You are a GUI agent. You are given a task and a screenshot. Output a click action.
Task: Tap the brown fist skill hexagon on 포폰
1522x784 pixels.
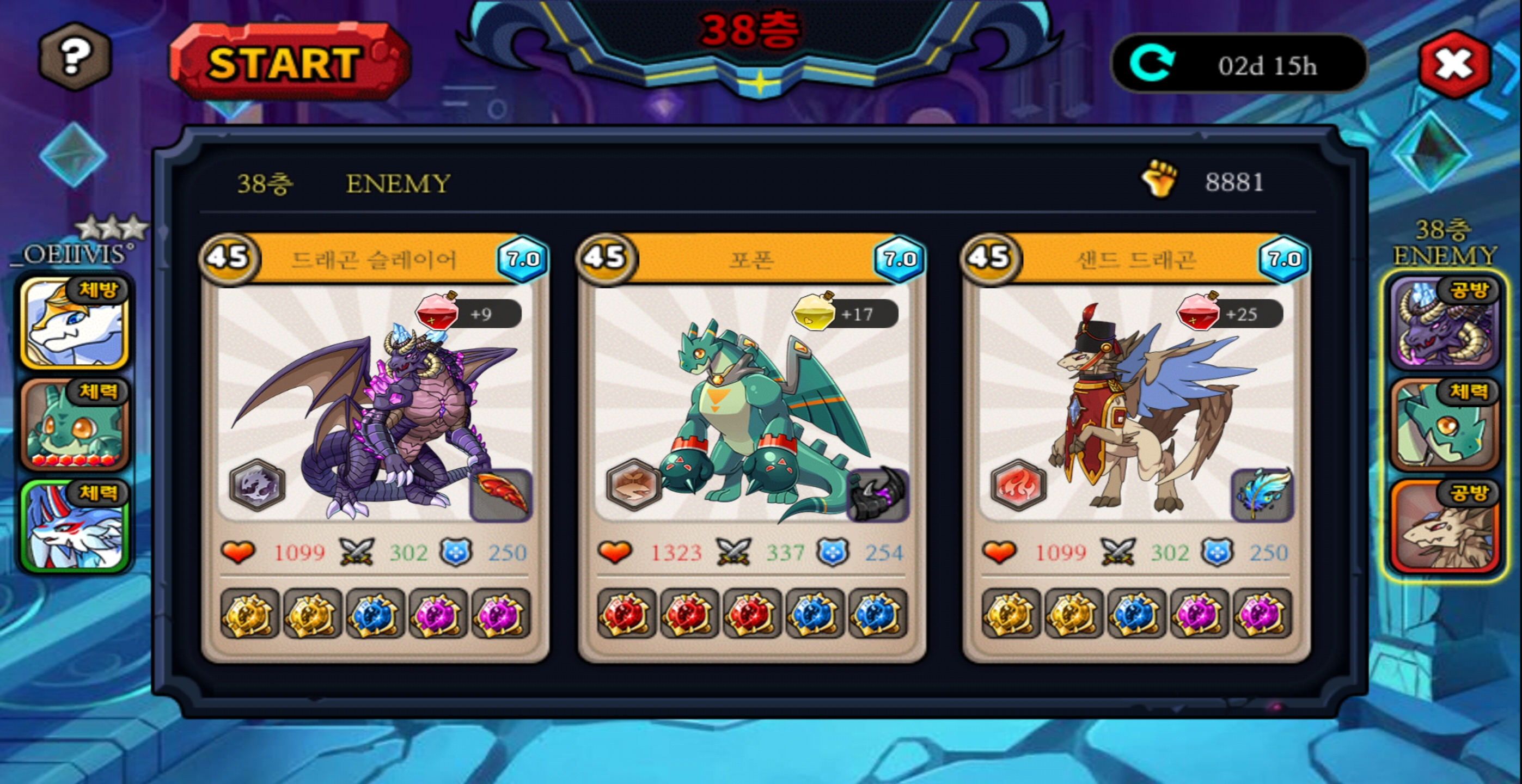[x=633, y=486]
